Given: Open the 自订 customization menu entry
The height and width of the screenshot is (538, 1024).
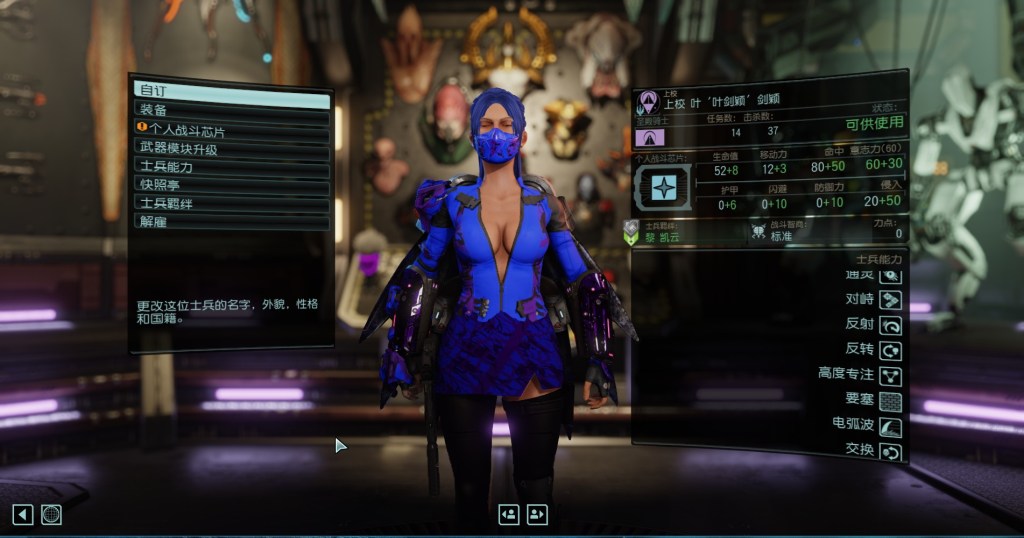Looking at the screenshot, I should coord(231,93).
